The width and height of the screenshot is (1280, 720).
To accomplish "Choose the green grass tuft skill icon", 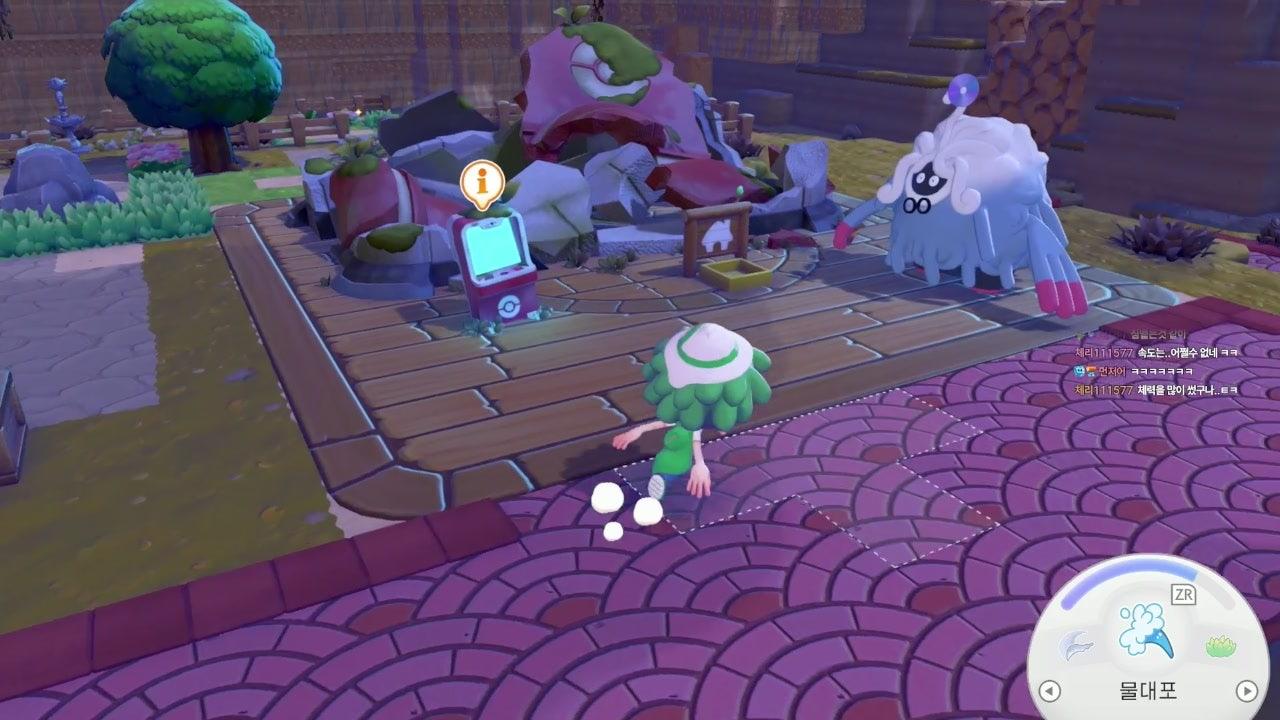I will coord(1219,647).
